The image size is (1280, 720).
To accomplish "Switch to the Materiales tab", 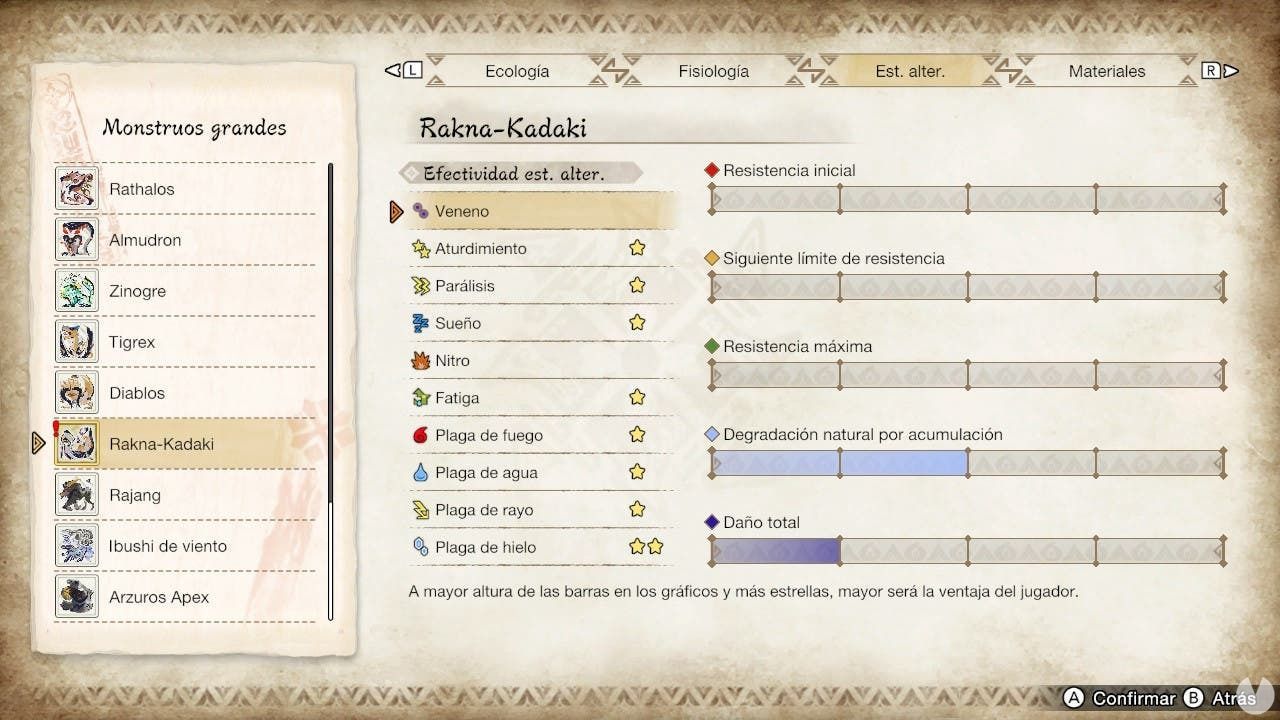I will [x=1108, y=71].
